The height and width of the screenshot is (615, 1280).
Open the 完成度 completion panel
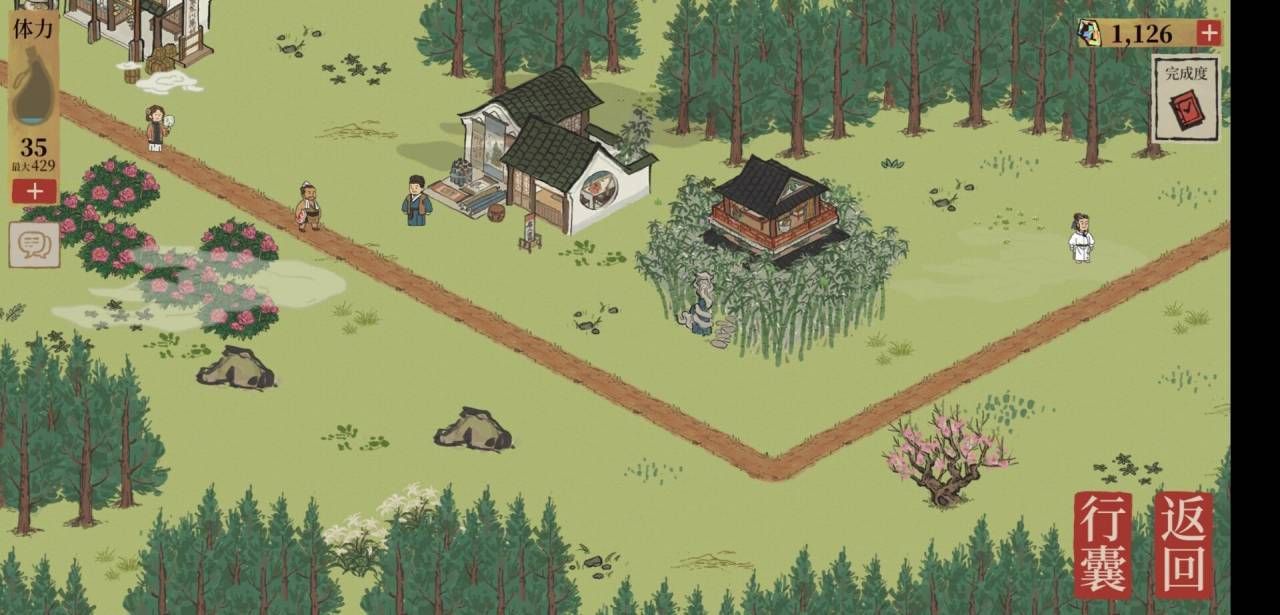click(x=1186, y=98)
